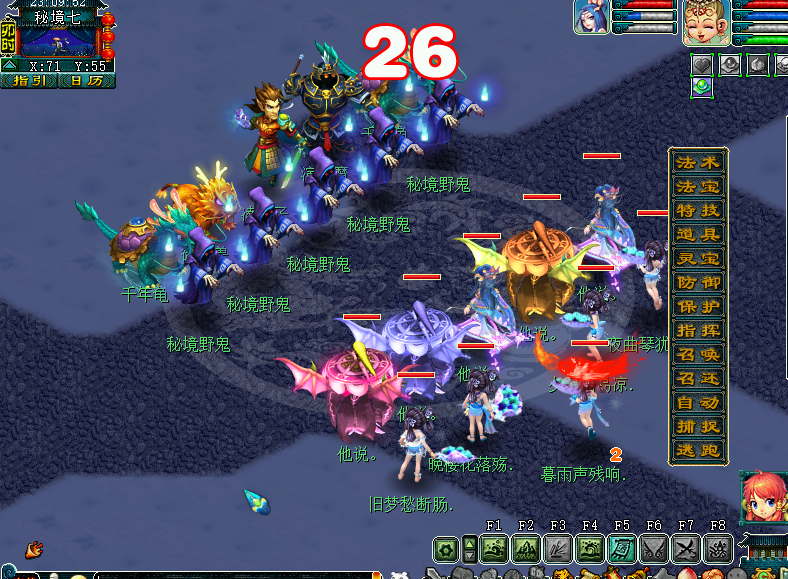Open 道具 (Items) in the battle menu
788x579 pixels.
click(x=697, y=234)
